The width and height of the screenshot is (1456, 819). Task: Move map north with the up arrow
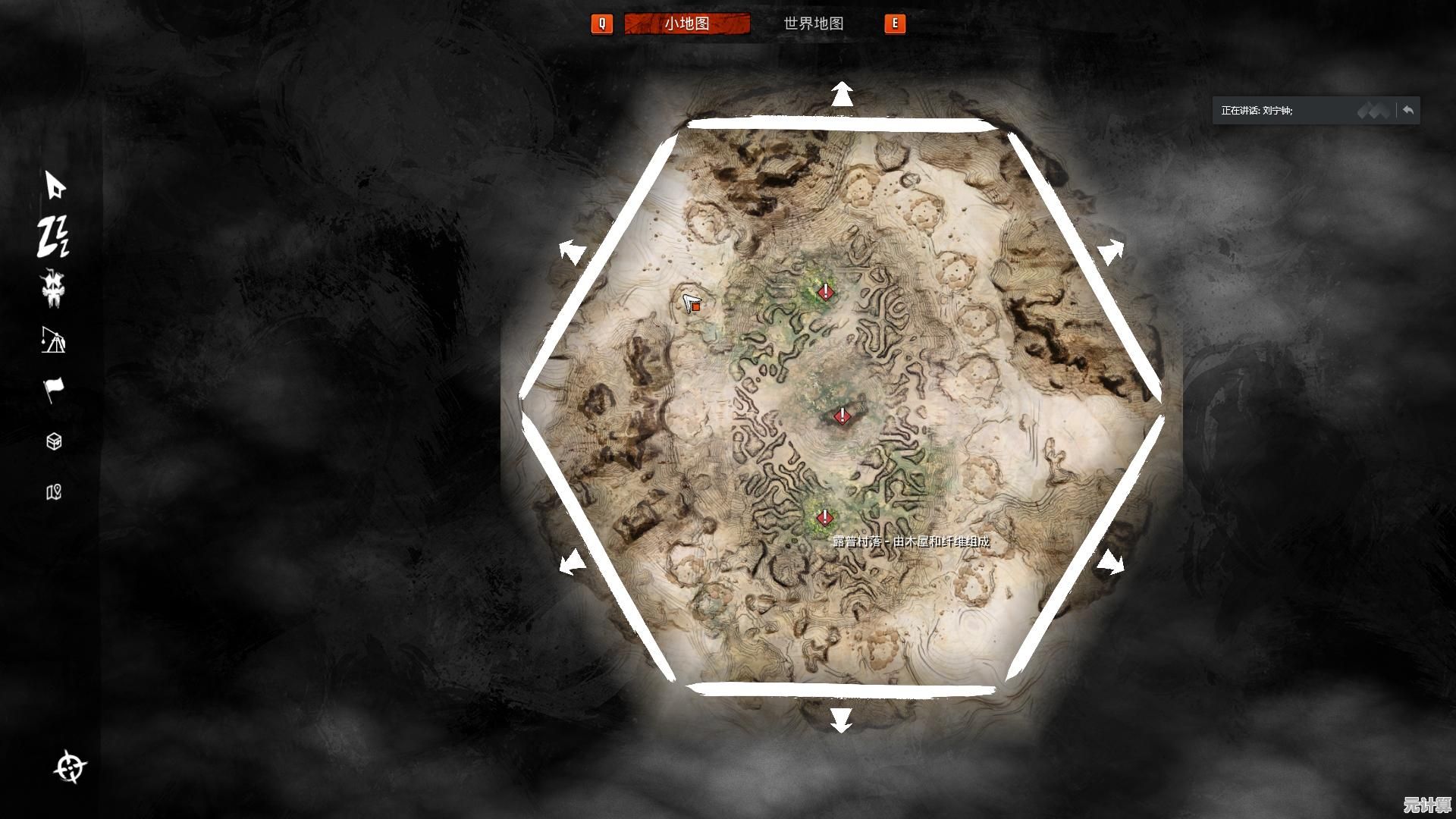point(842,95)
